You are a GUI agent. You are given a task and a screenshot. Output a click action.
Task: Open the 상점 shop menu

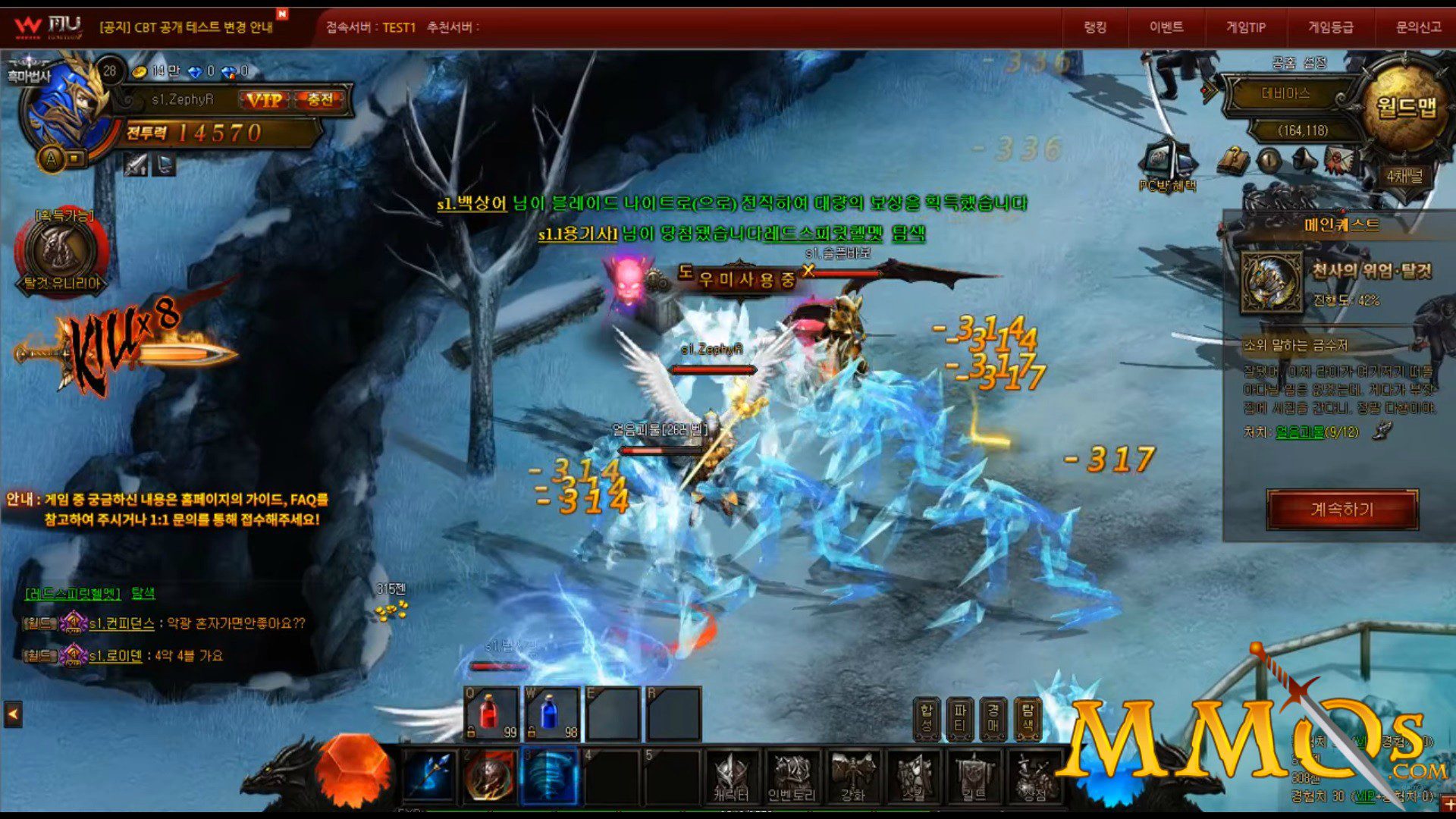(1034, 777)
